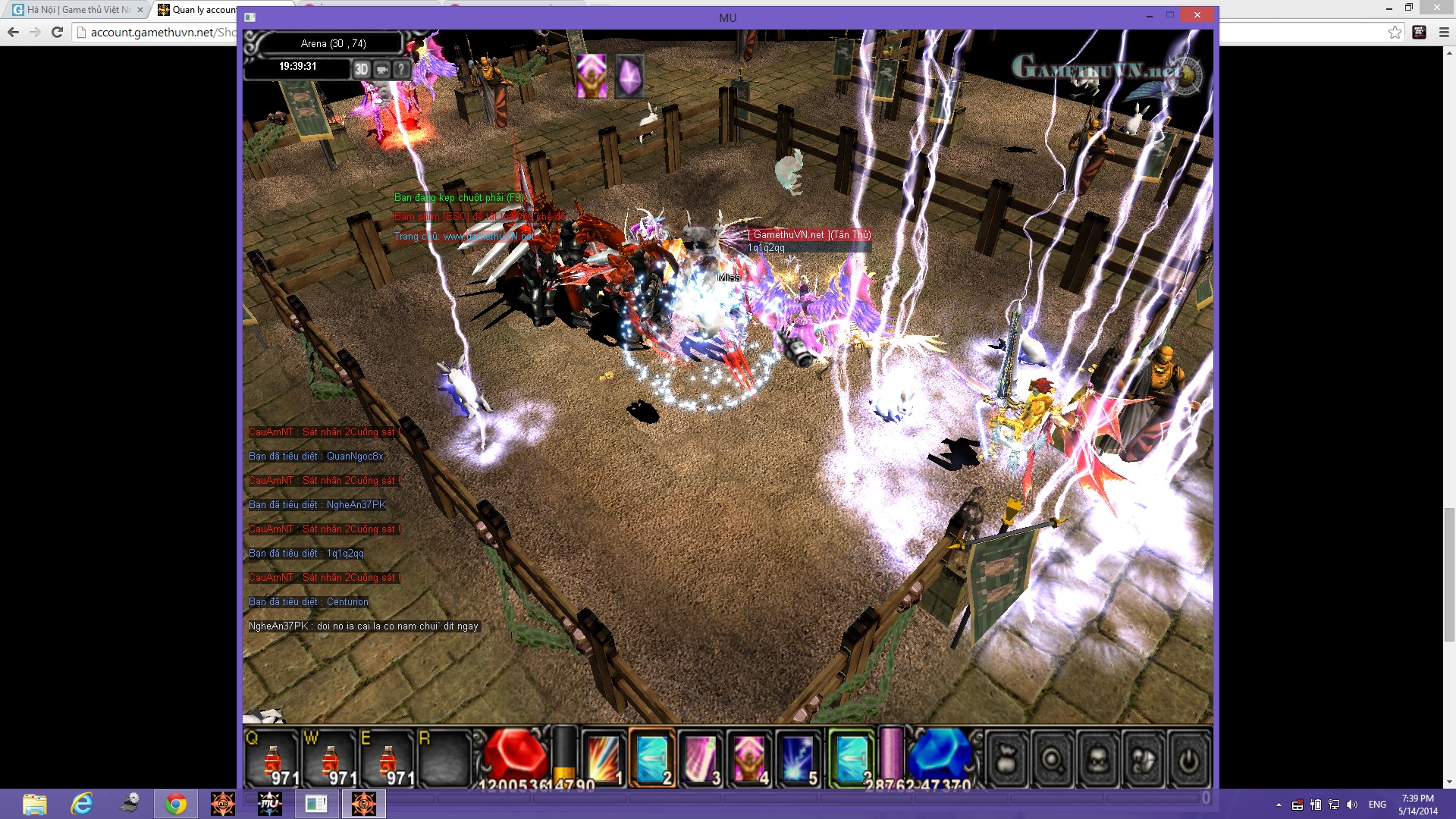The height and width of the screenshot is (819, 1456).
Task: Minimize the MU game window
Action: (x=1150, y=15)
